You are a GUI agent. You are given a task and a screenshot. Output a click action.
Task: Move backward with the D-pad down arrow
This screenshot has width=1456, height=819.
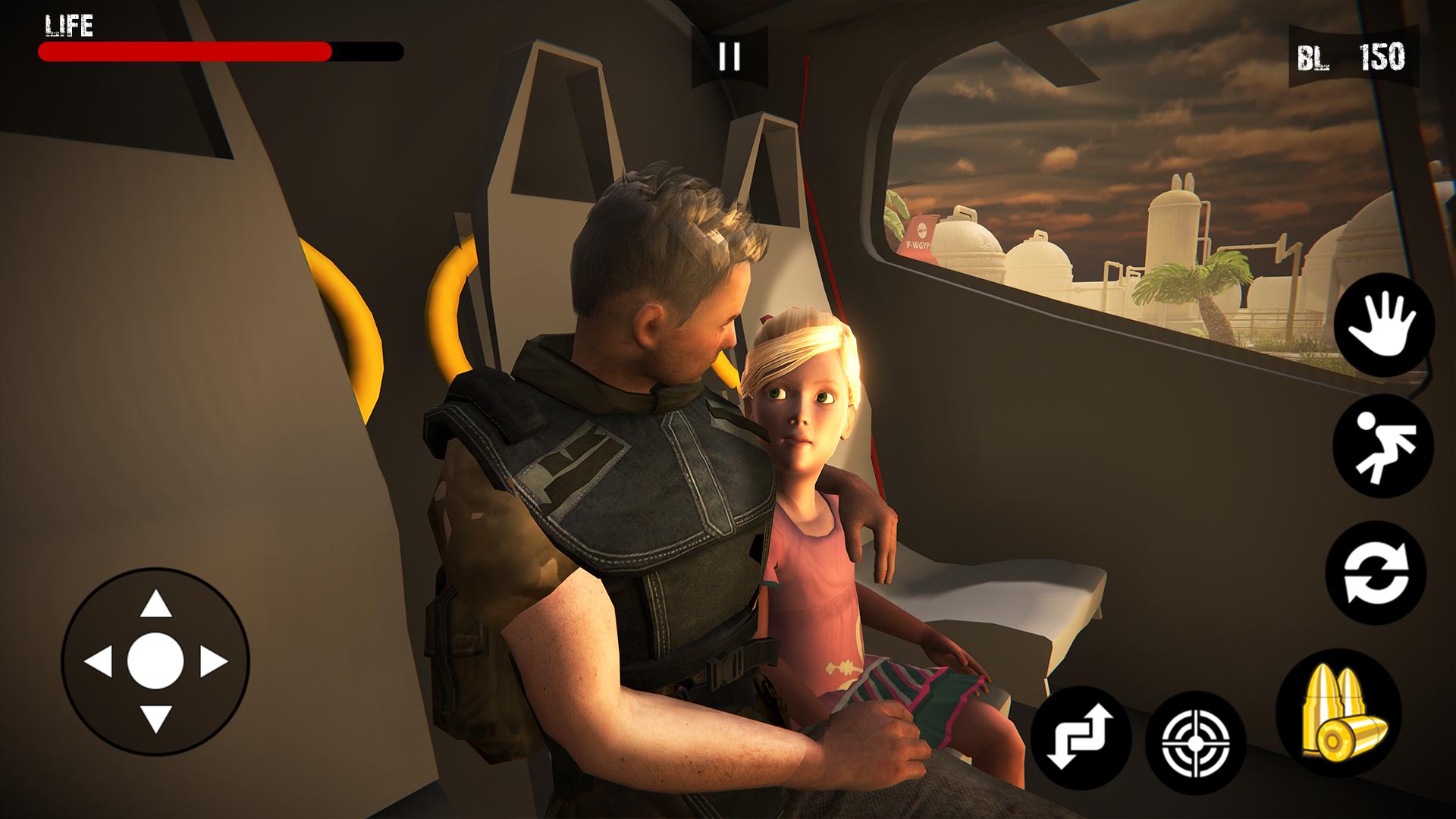pyautogui.click(x=155, y=717)
